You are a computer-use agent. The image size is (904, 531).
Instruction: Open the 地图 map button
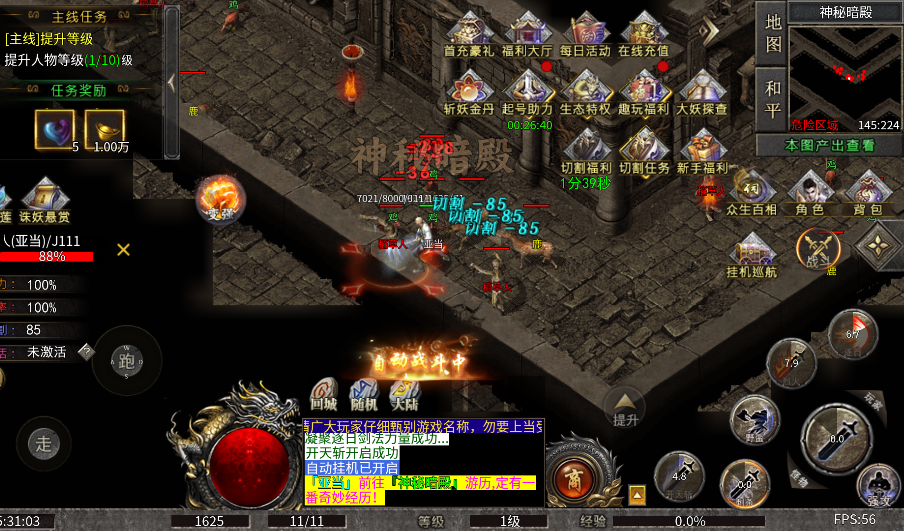[x=773, y=33]
